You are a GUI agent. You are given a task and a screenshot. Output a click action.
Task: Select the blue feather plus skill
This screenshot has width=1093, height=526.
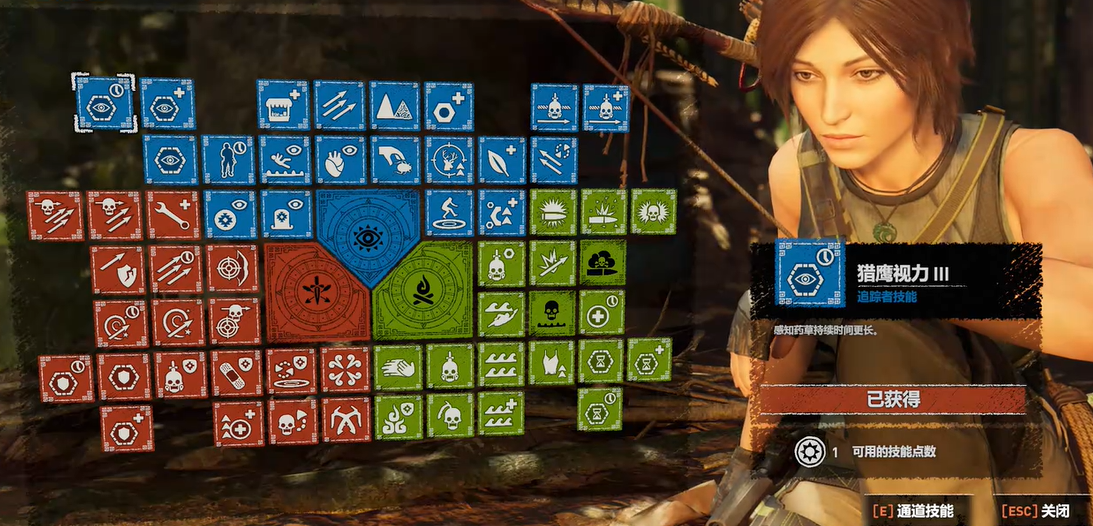(502, 160)
